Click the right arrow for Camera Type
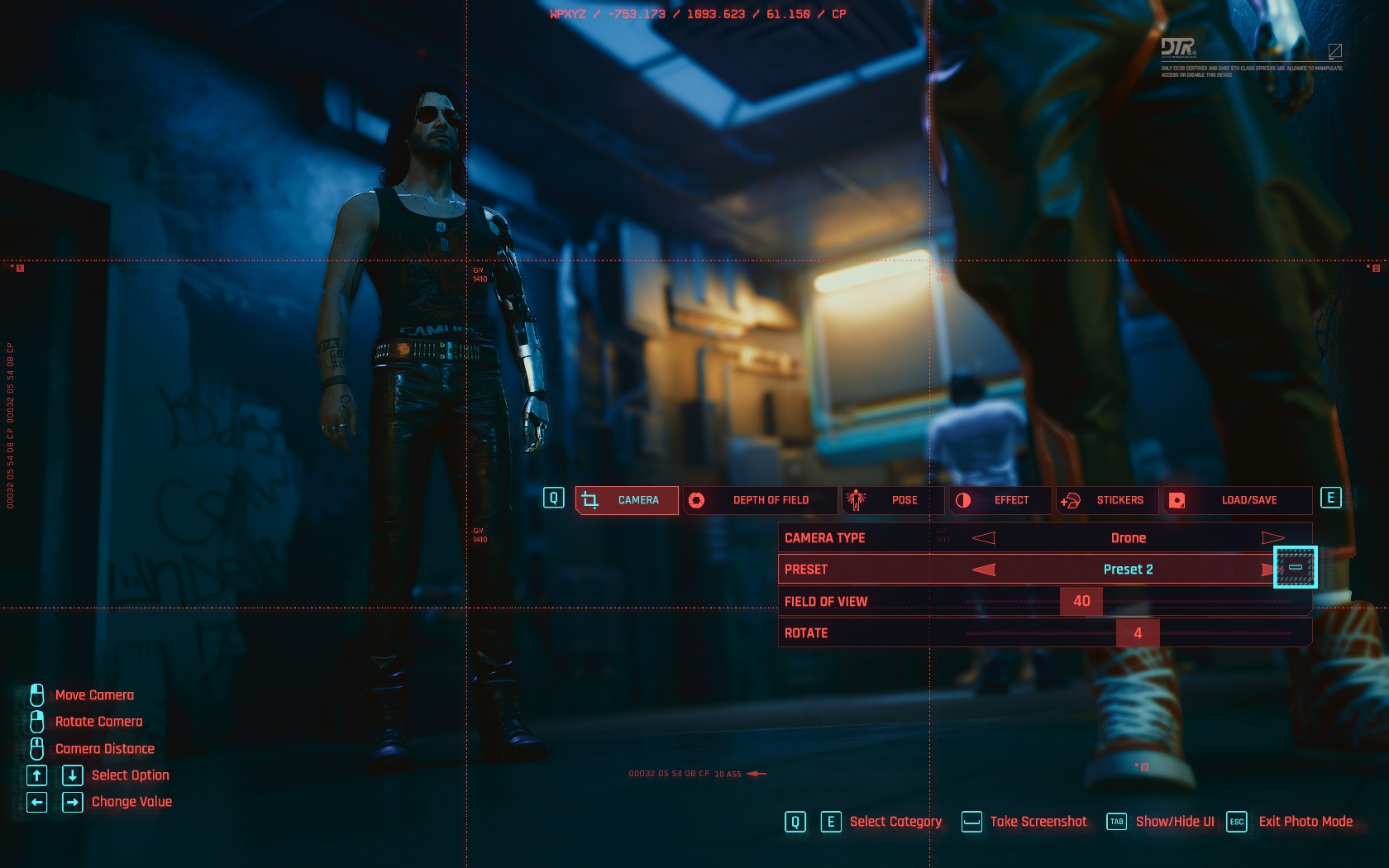This screenshot has height=868, width=1389. click(1272, 538)
